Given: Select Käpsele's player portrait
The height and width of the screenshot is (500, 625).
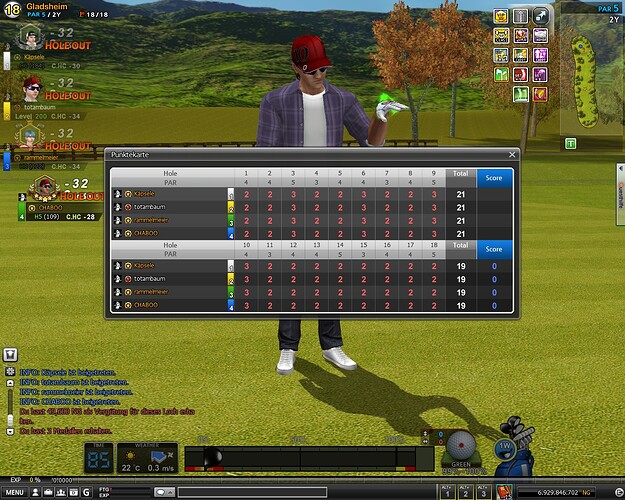Looking at the screenshot, I should [x=29, y=40].
